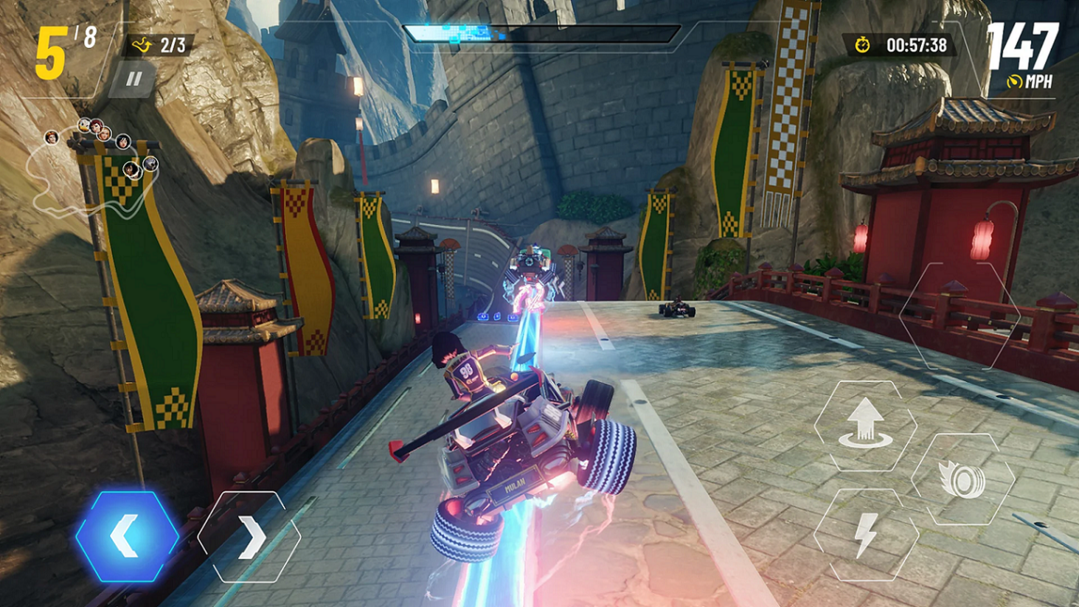Steer right with the right arrow button
Image resolution: width=1079 pixels, height=607 pixels.
point(249,538)
